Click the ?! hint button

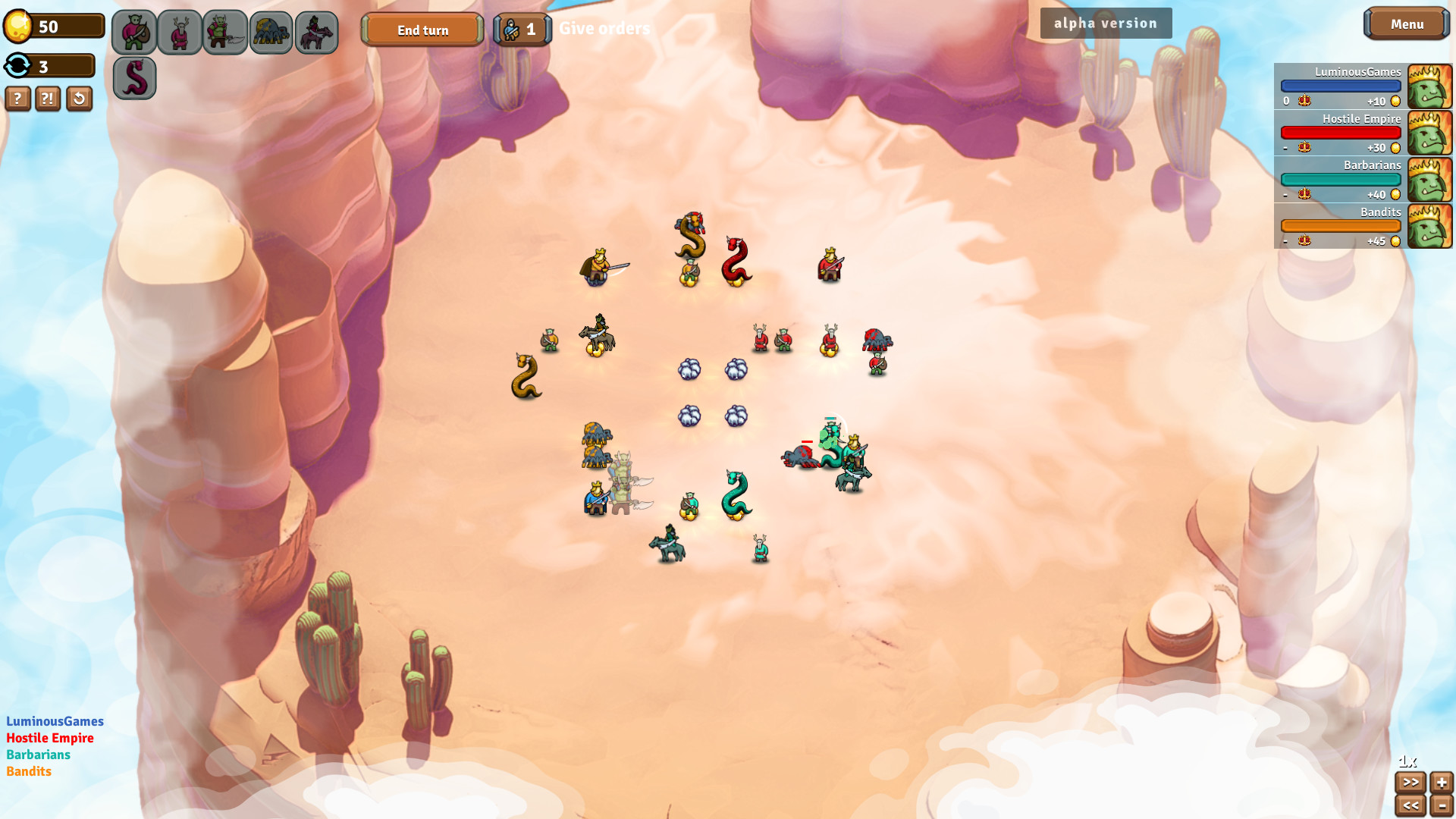point(48,99)
